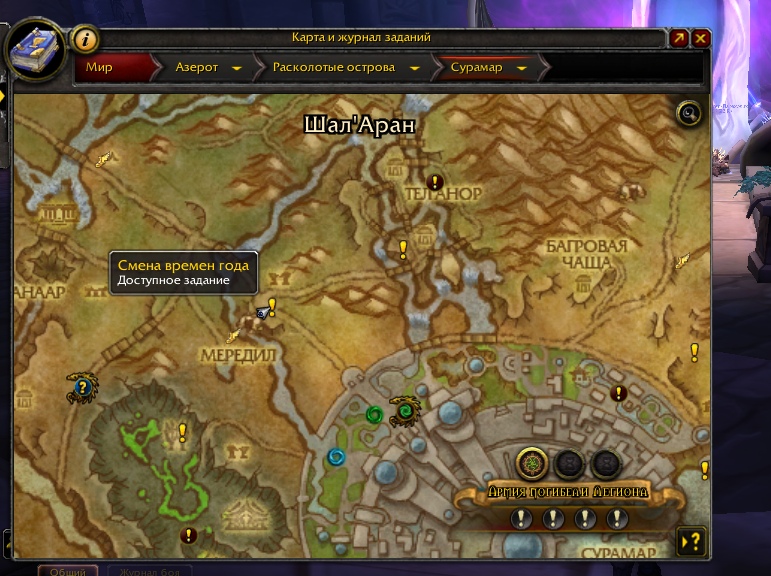Click the blue swirl portal marker

pos(336,457)
